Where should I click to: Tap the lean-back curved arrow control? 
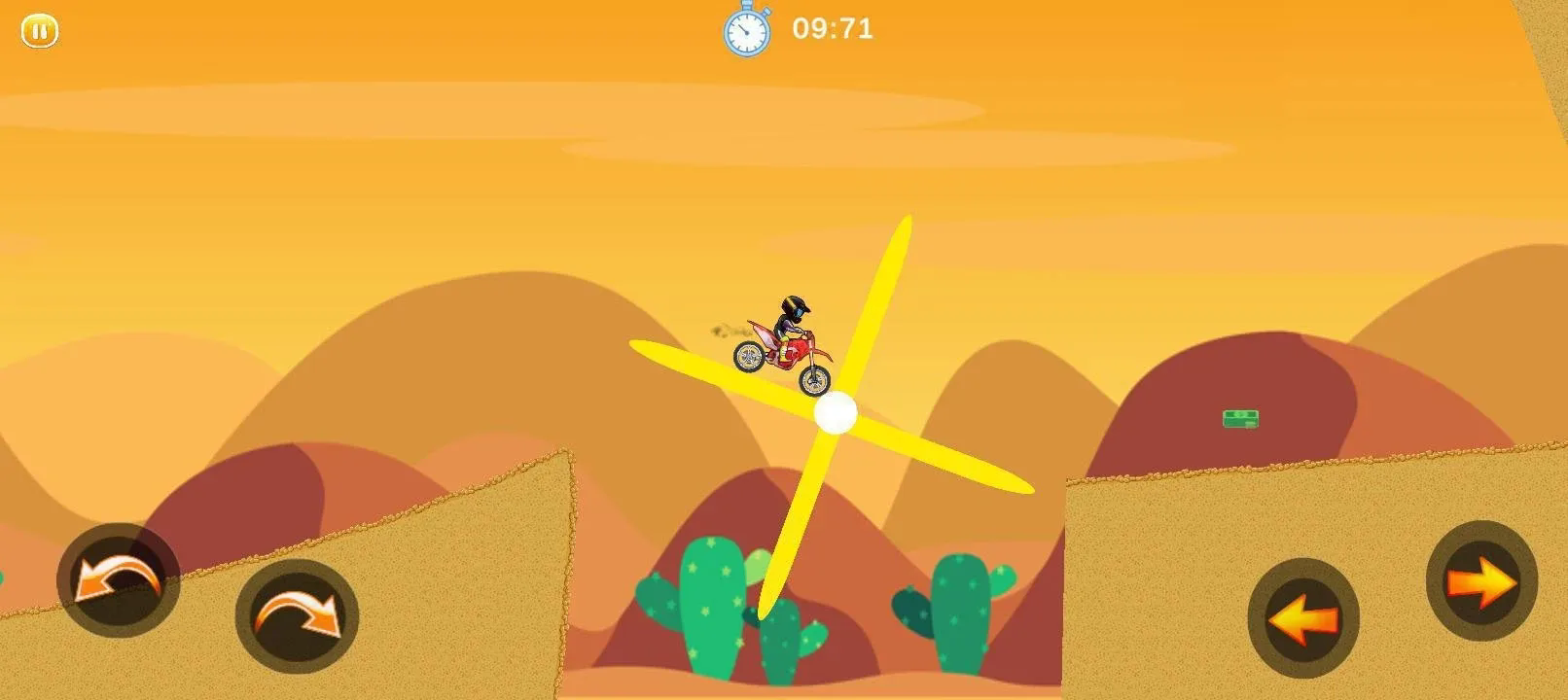118,580
